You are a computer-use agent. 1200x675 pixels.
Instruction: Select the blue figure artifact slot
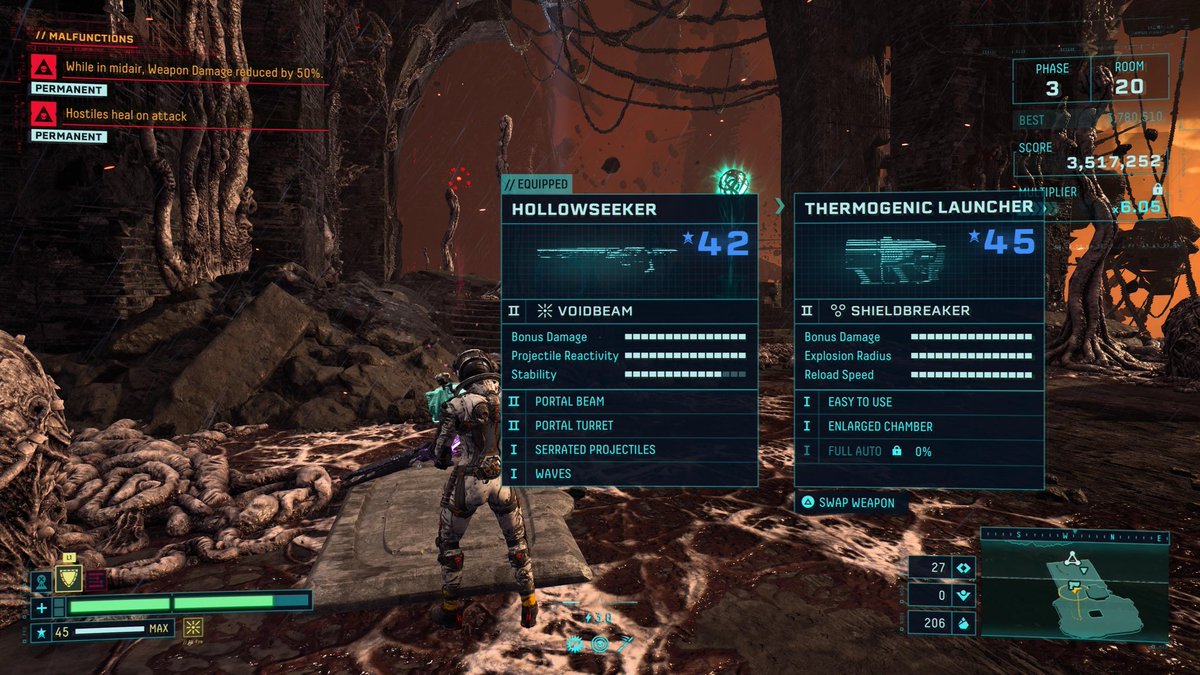[42, 580]
